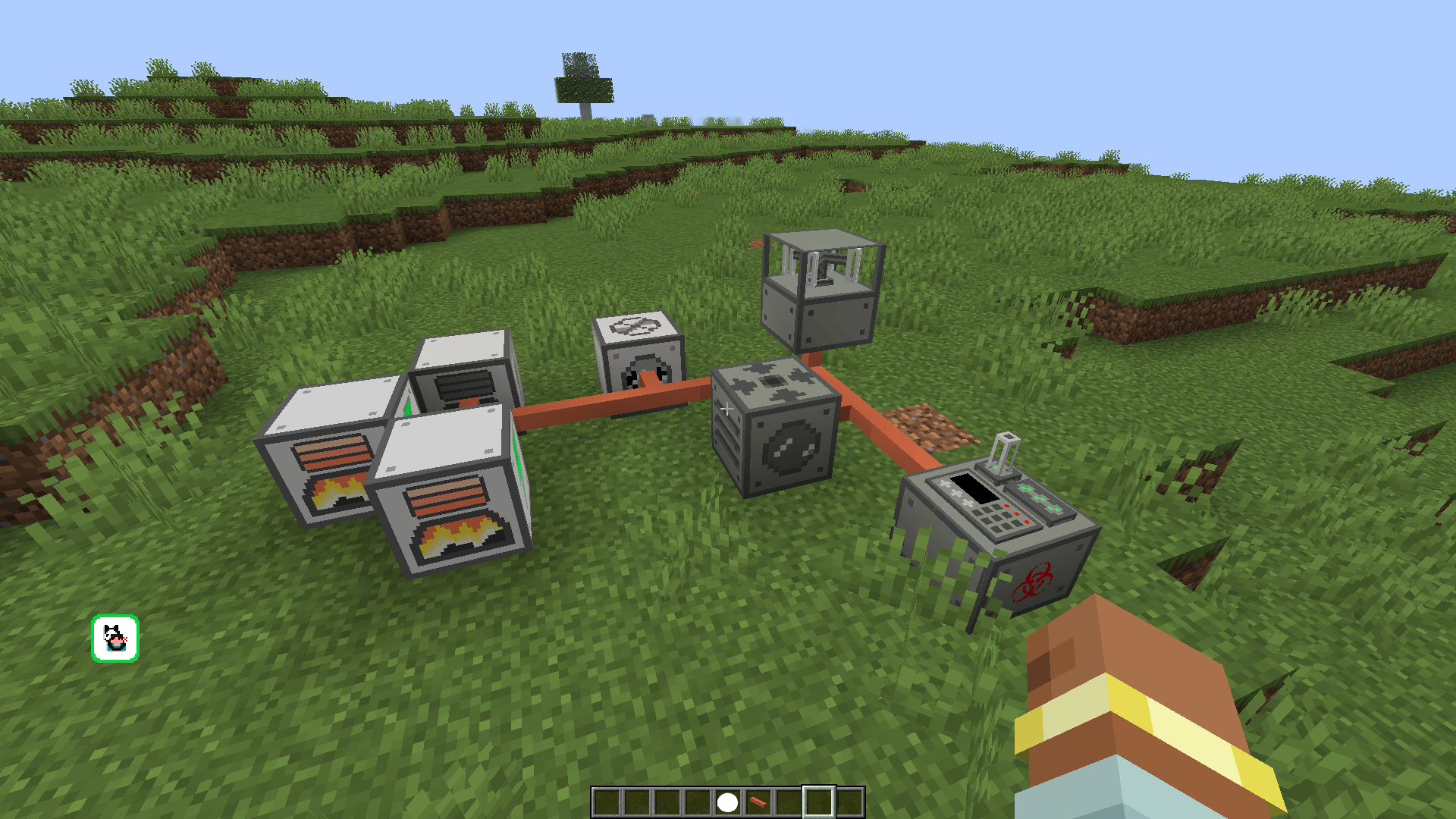Select the orange pipe item in the hotbar
1456x819 pixels.
(759, 801)
